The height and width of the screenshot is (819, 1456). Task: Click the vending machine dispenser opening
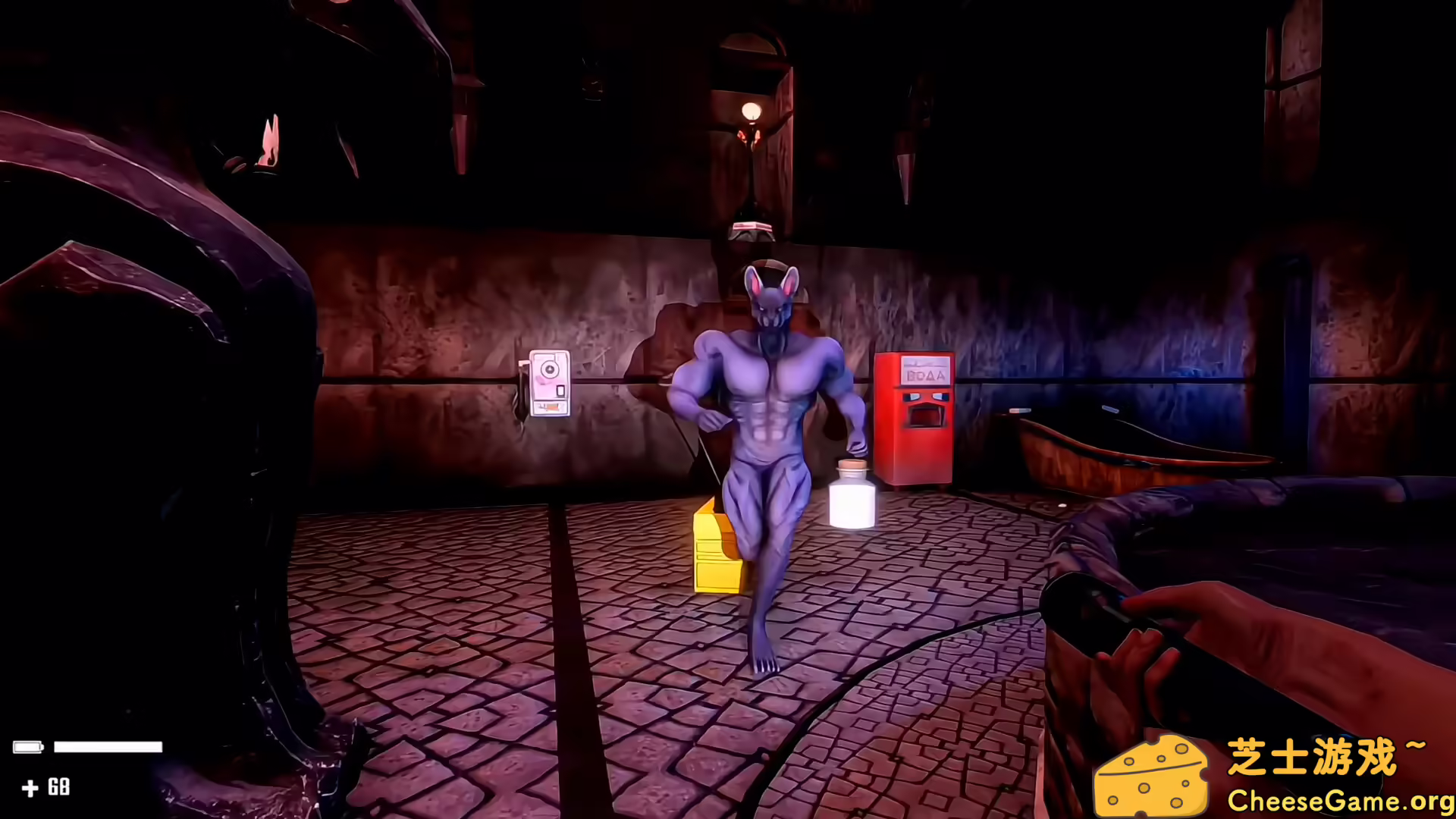tap(926, 416)
